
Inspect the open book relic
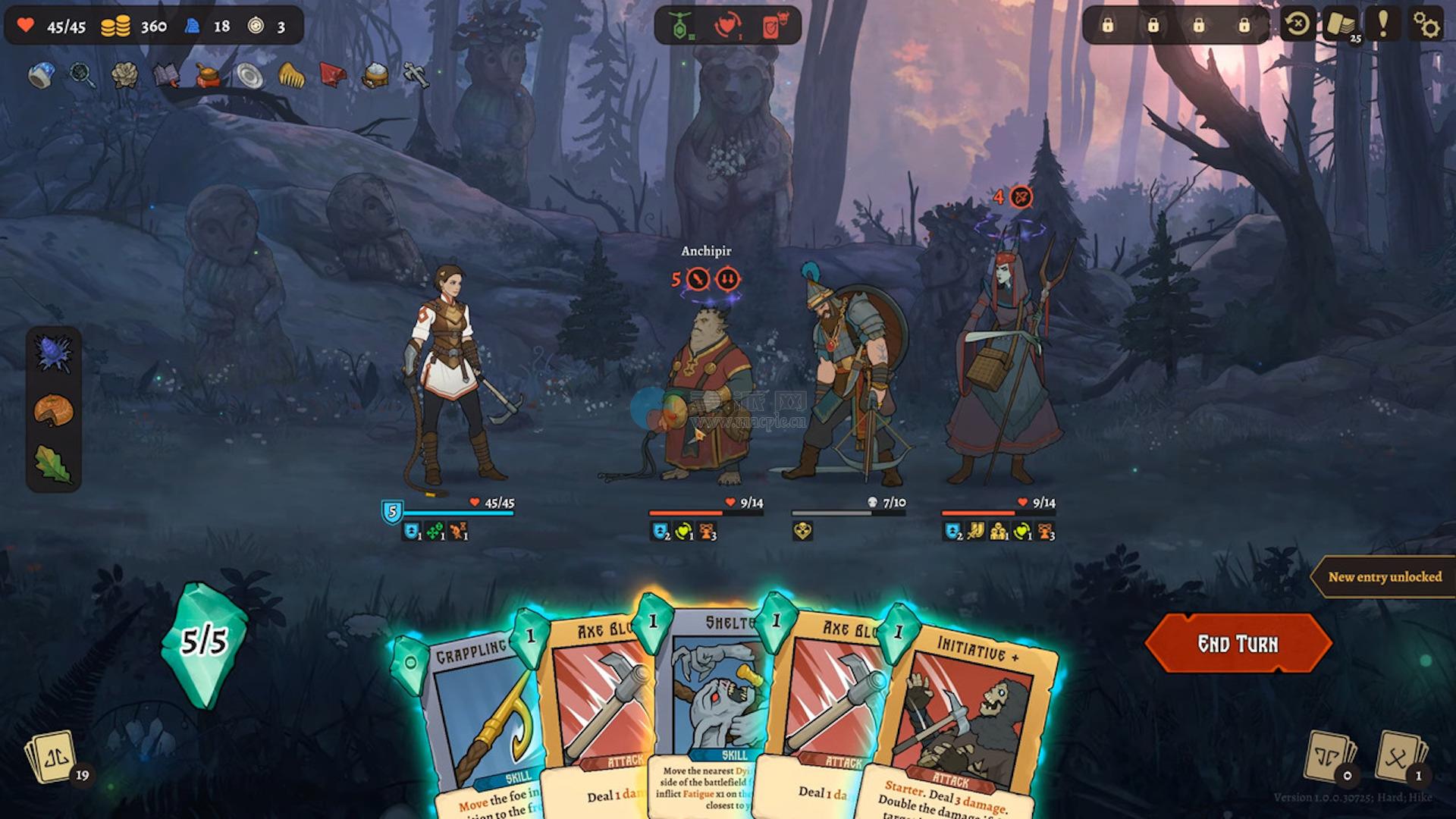[x=165, y=74]
